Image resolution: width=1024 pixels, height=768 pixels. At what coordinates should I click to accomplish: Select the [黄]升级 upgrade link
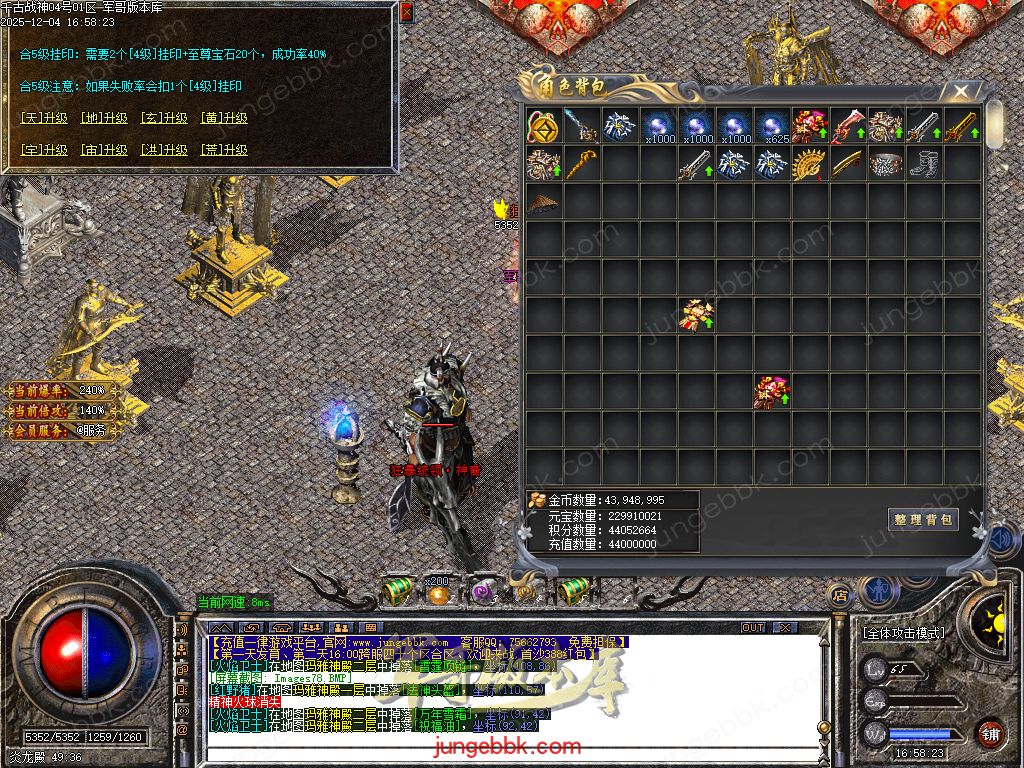[224, 118]
